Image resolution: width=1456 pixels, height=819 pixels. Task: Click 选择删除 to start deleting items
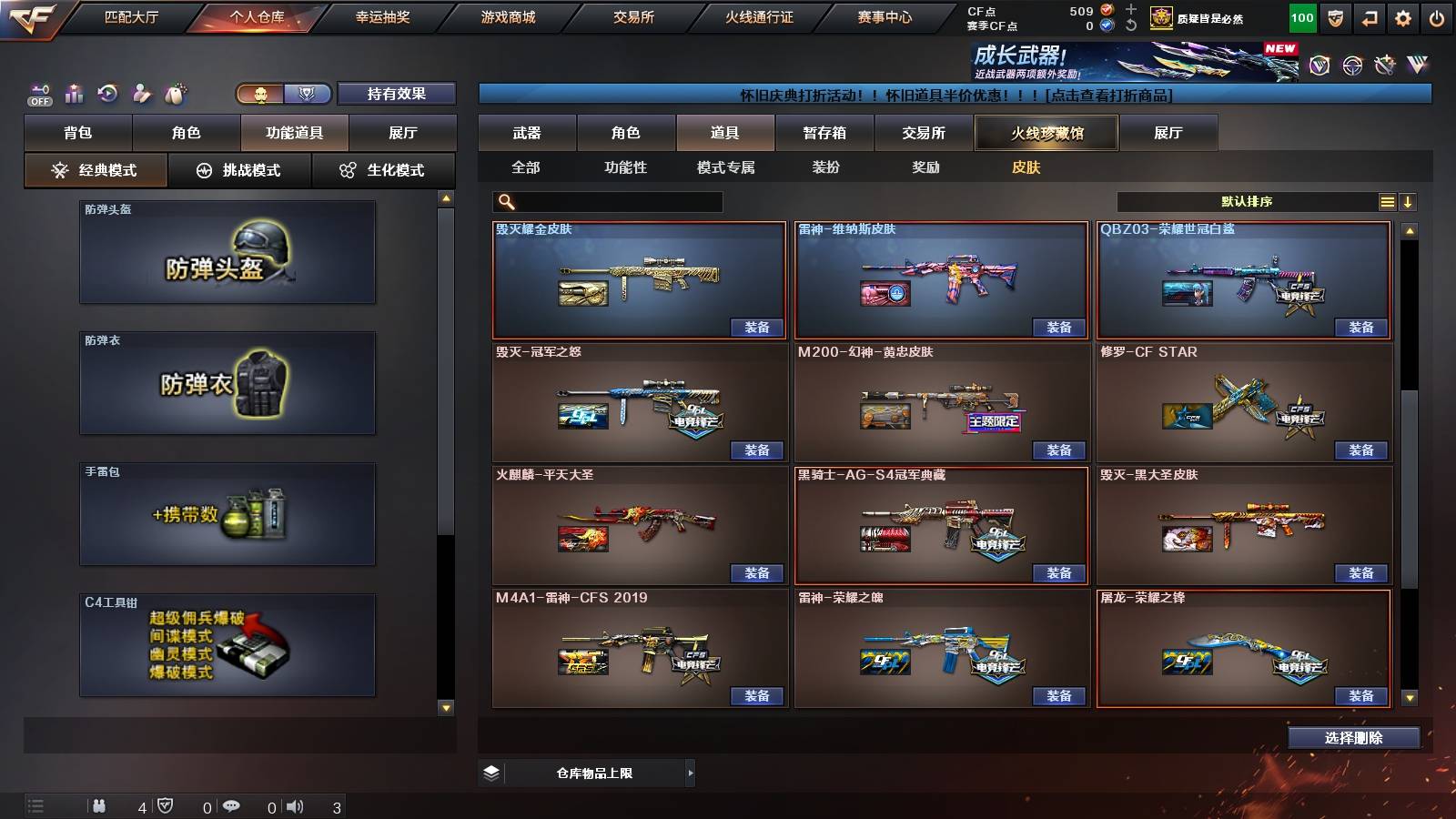(1353, 738)
